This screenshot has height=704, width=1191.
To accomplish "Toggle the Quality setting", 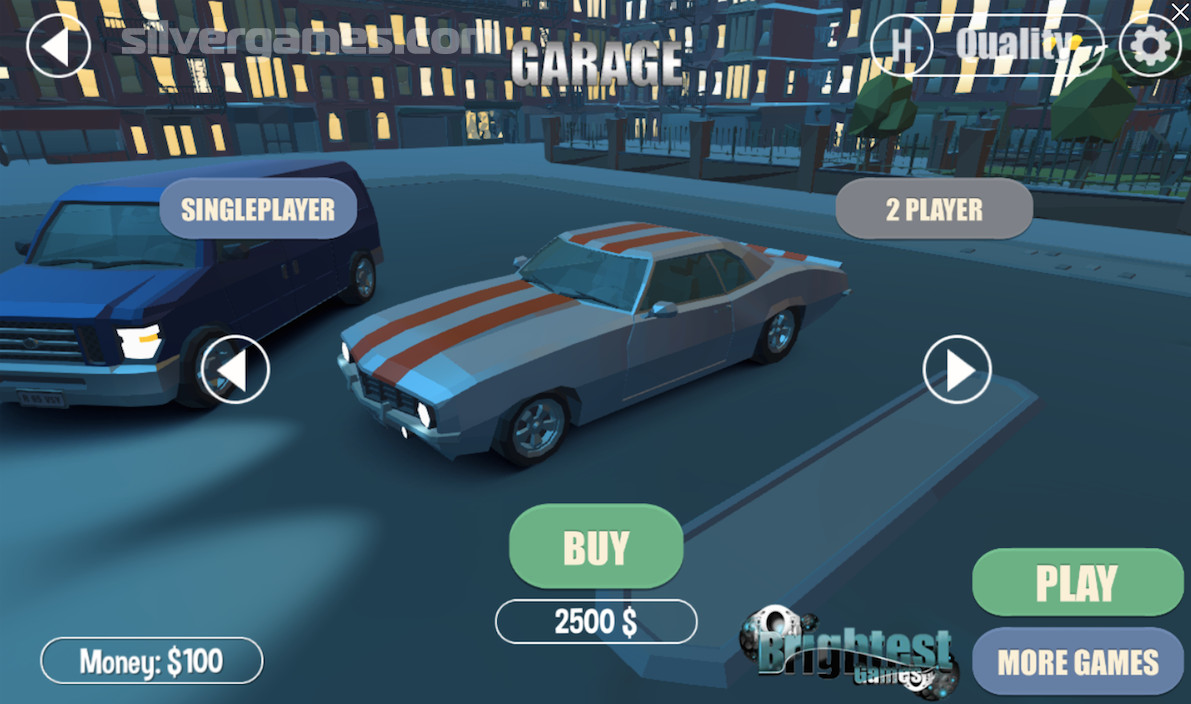I will click(x=1012, y=44).
